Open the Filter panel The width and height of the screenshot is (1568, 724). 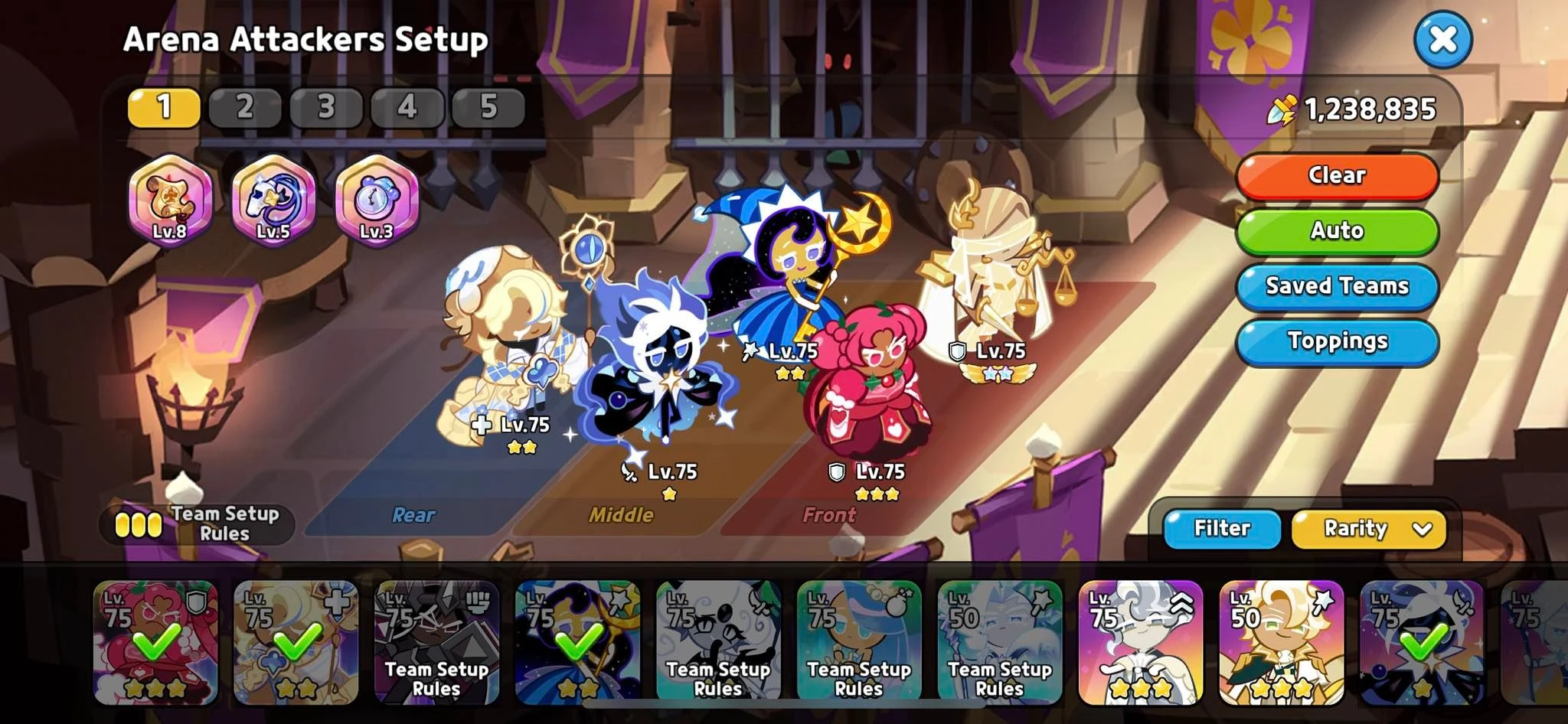[1221, 529]
